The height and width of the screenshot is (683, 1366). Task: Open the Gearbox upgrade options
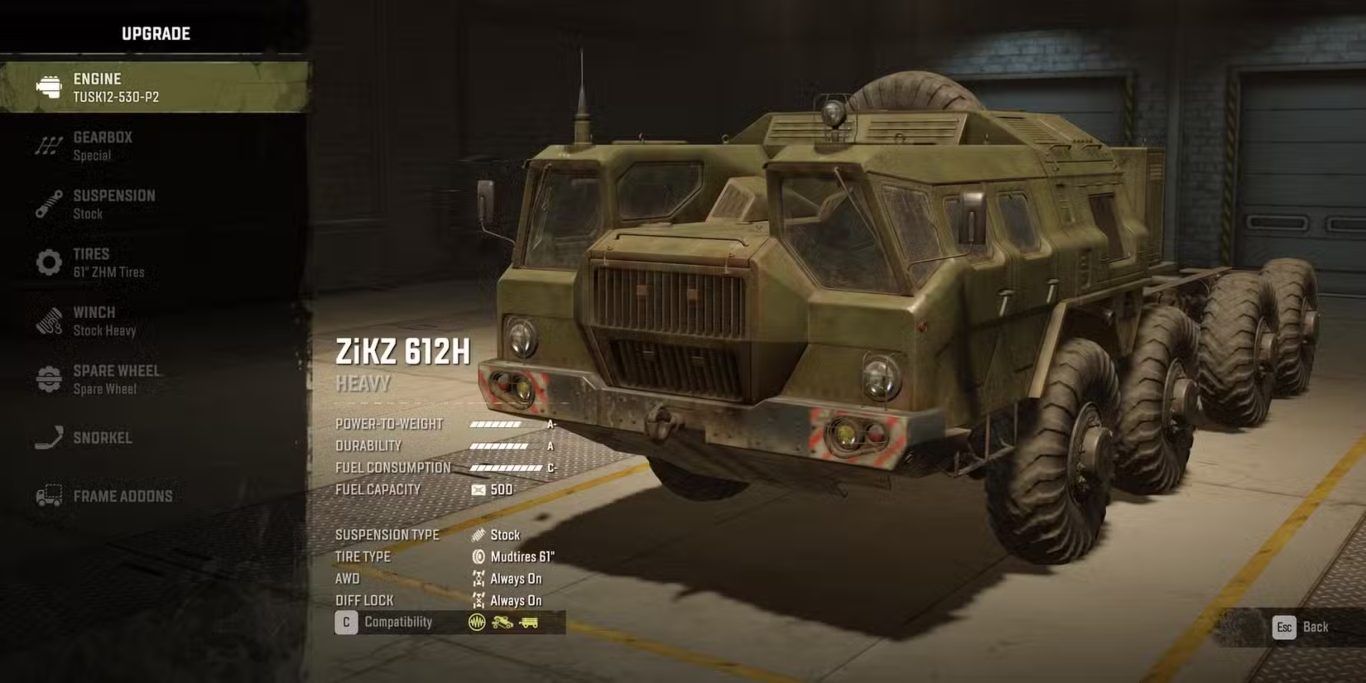click(x=103, y=145)
